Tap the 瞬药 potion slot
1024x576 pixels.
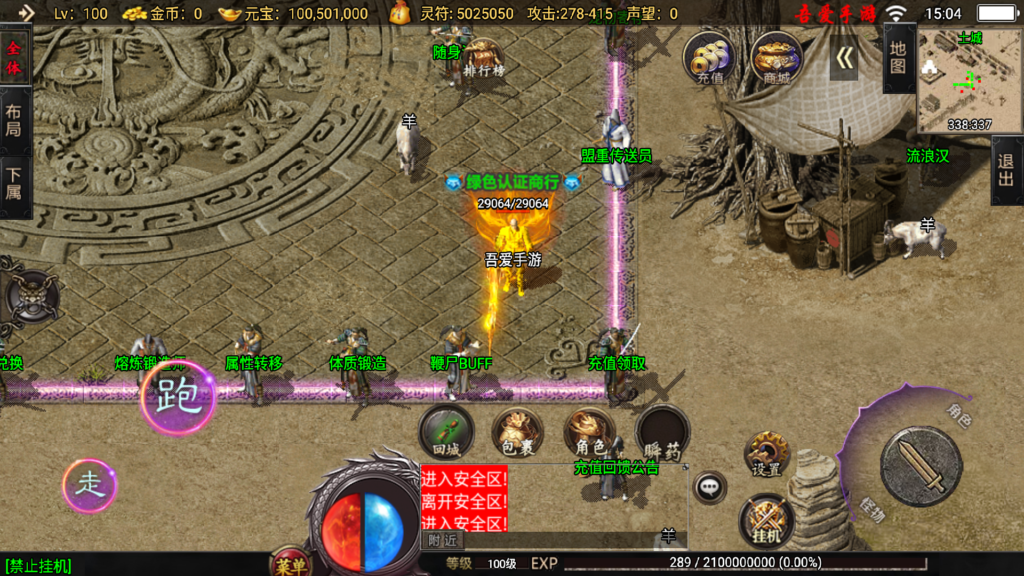[662, 433]
